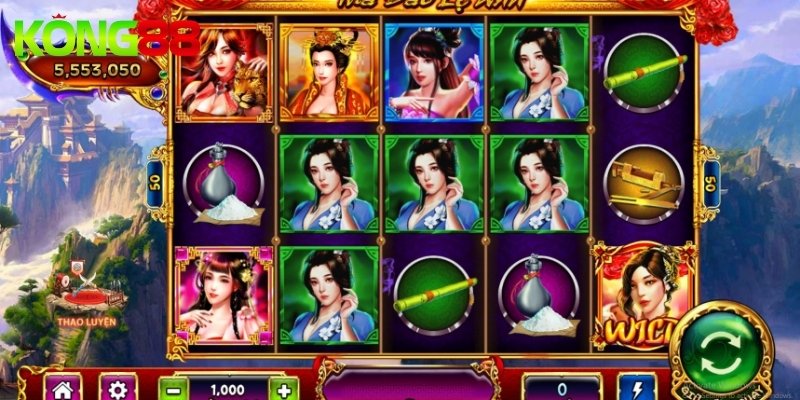Increase the bet with the plus button
Viewport: 800px width, 400px height.
(x=284, y=390)
